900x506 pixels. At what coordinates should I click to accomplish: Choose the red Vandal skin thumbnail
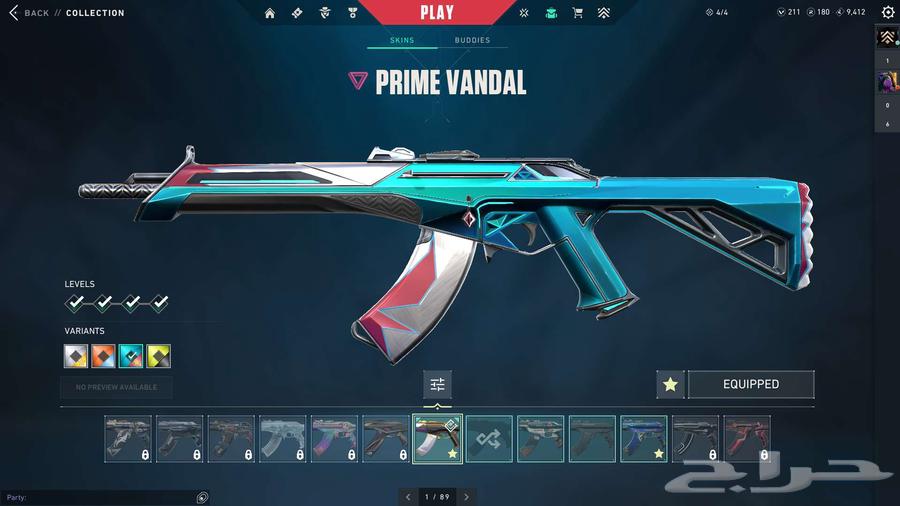click(x=746, y=439)
